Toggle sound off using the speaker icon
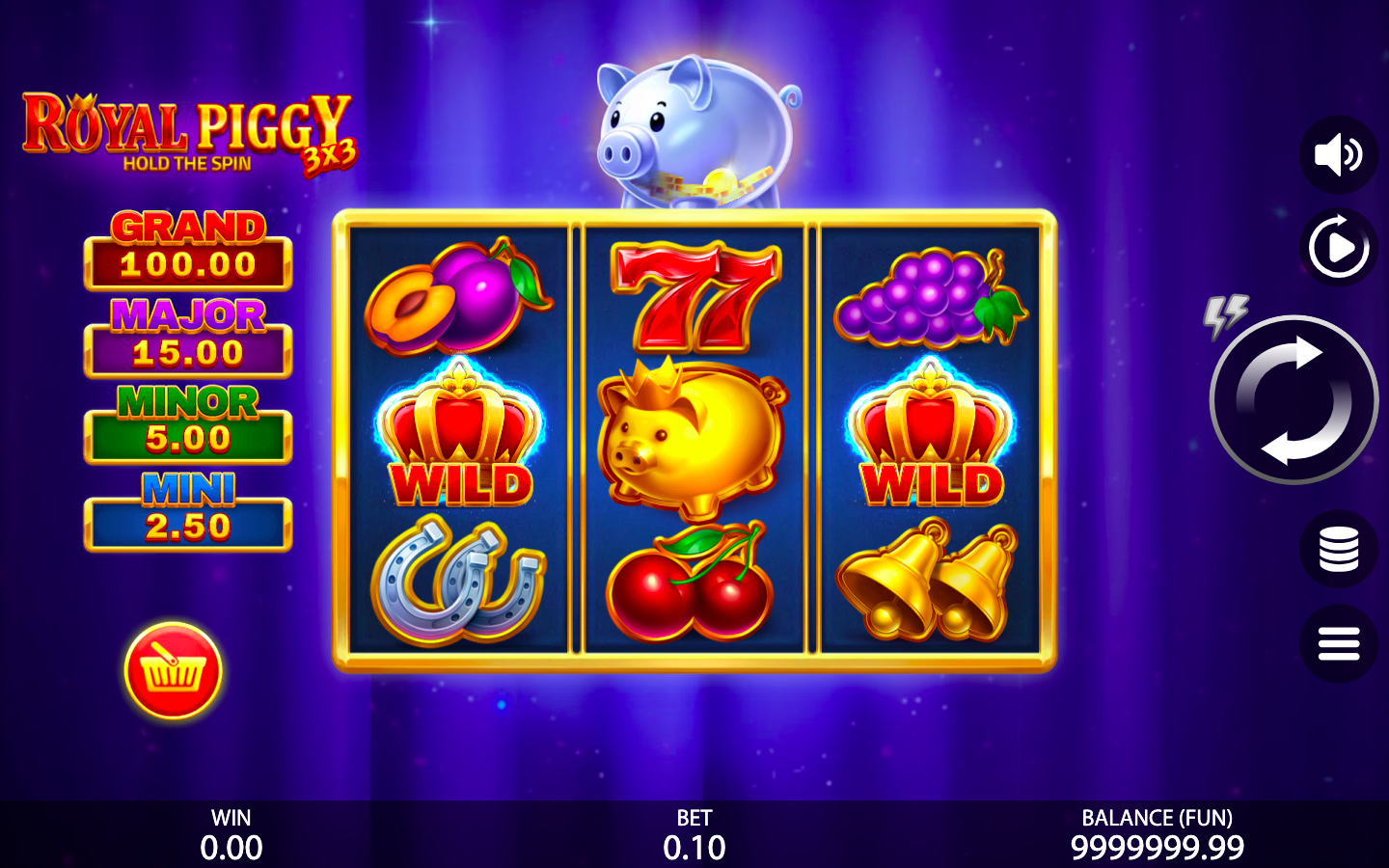The image size is (1389, 868). pos(1339,154)
